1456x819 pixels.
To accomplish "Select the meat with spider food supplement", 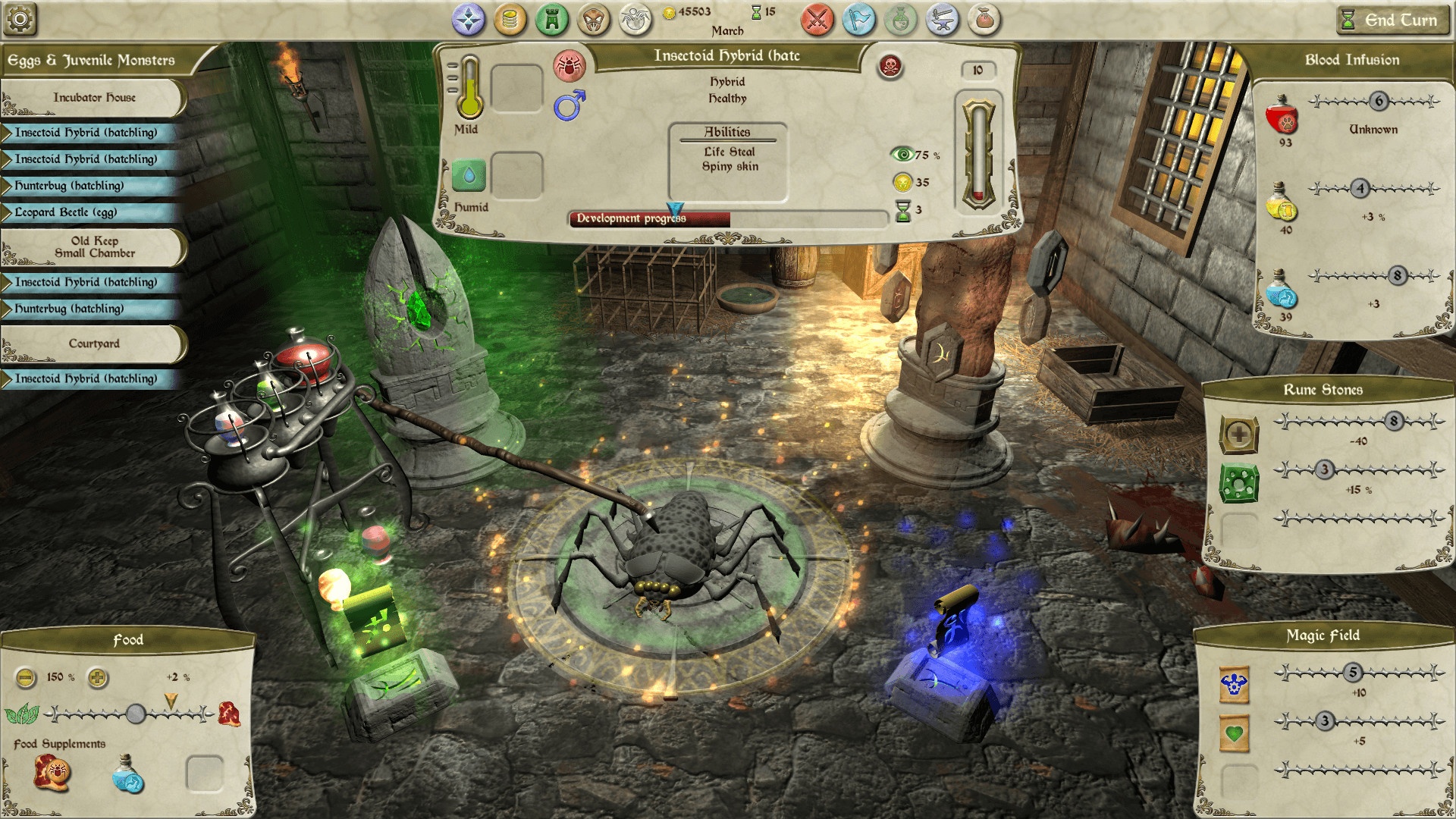I will pyautogui.click(x=52, y=773).
